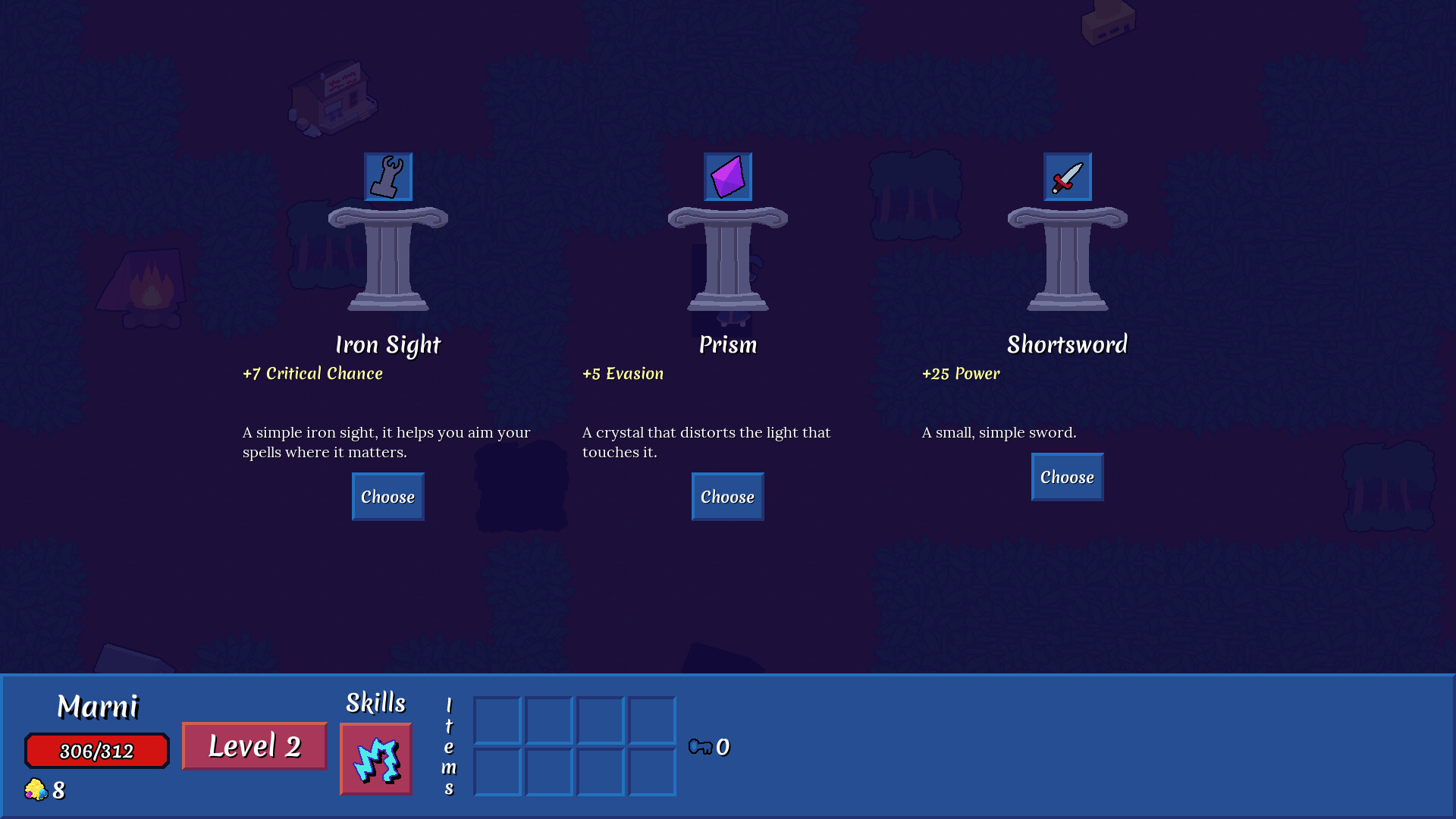Choose the Iron Sight item
Viewport: 1456px width, 819px height.
388,496
